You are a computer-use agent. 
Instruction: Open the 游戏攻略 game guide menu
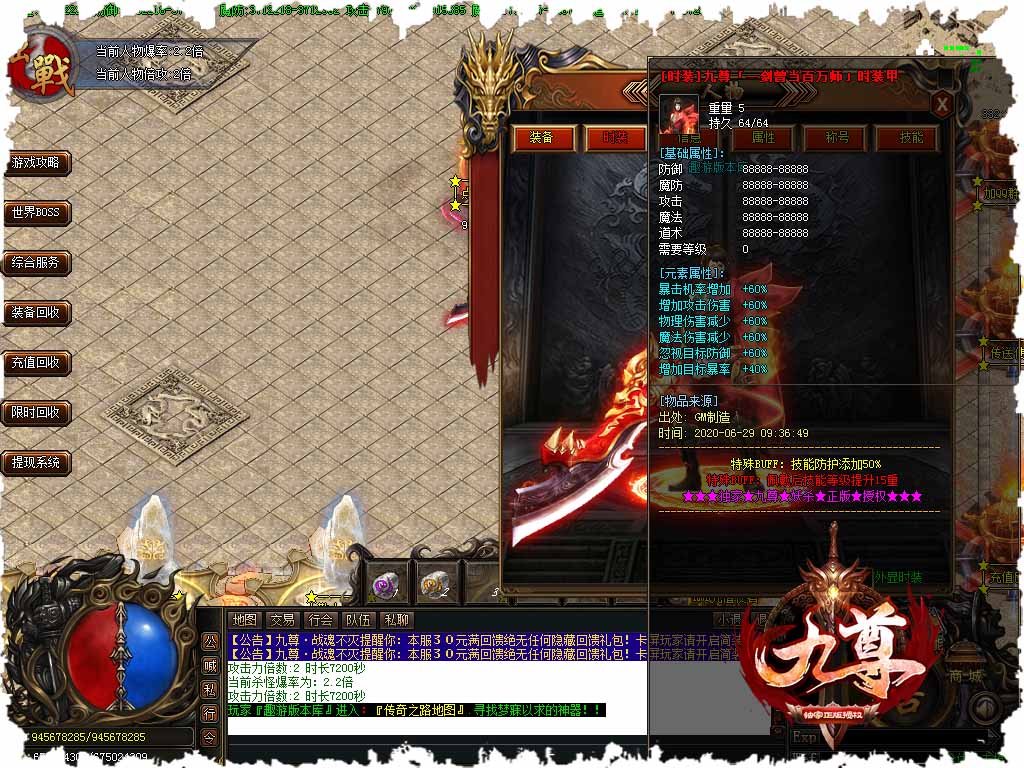tap(36, 163)
